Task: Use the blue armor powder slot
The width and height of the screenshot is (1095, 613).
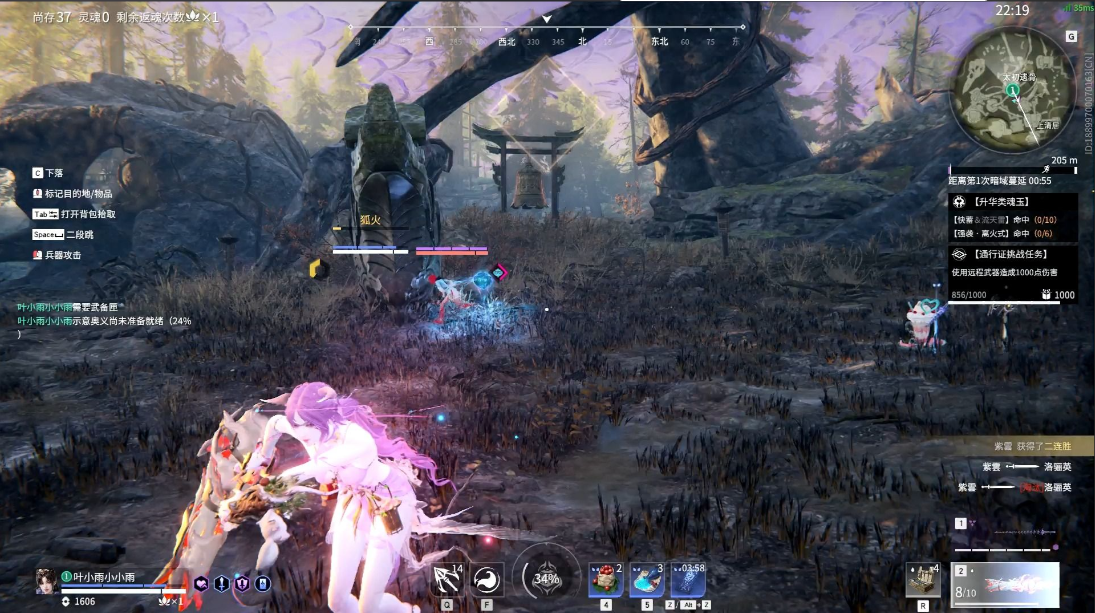Action: (646, 580)
